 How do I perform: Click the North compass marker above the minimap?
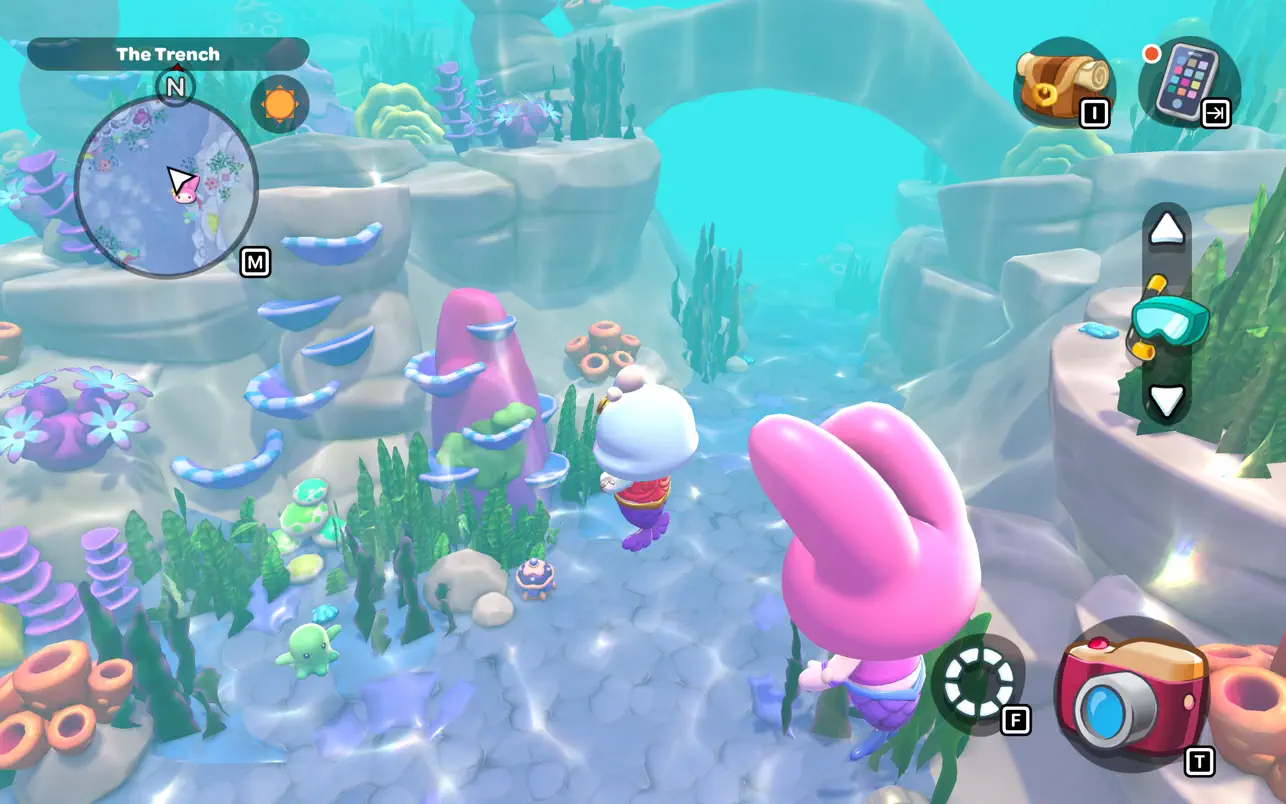point(176,87)
